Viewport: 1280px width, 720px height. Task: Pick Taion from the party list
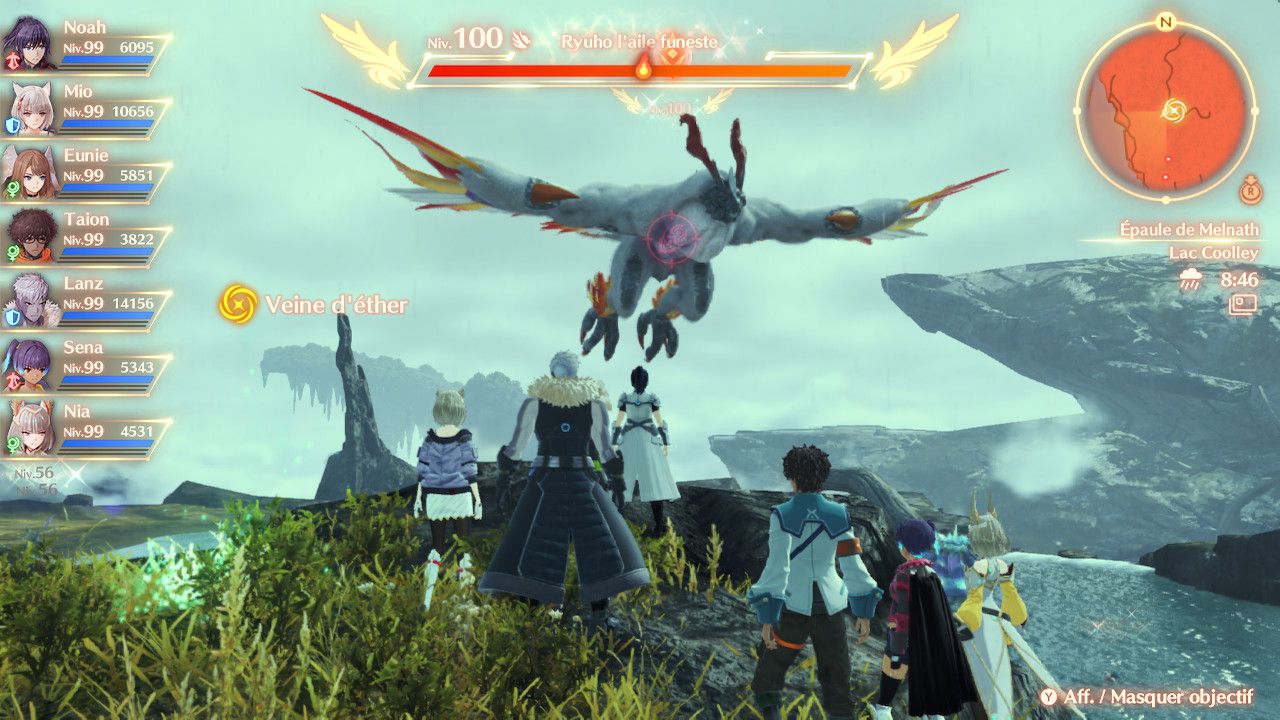[x=30, y=237]
